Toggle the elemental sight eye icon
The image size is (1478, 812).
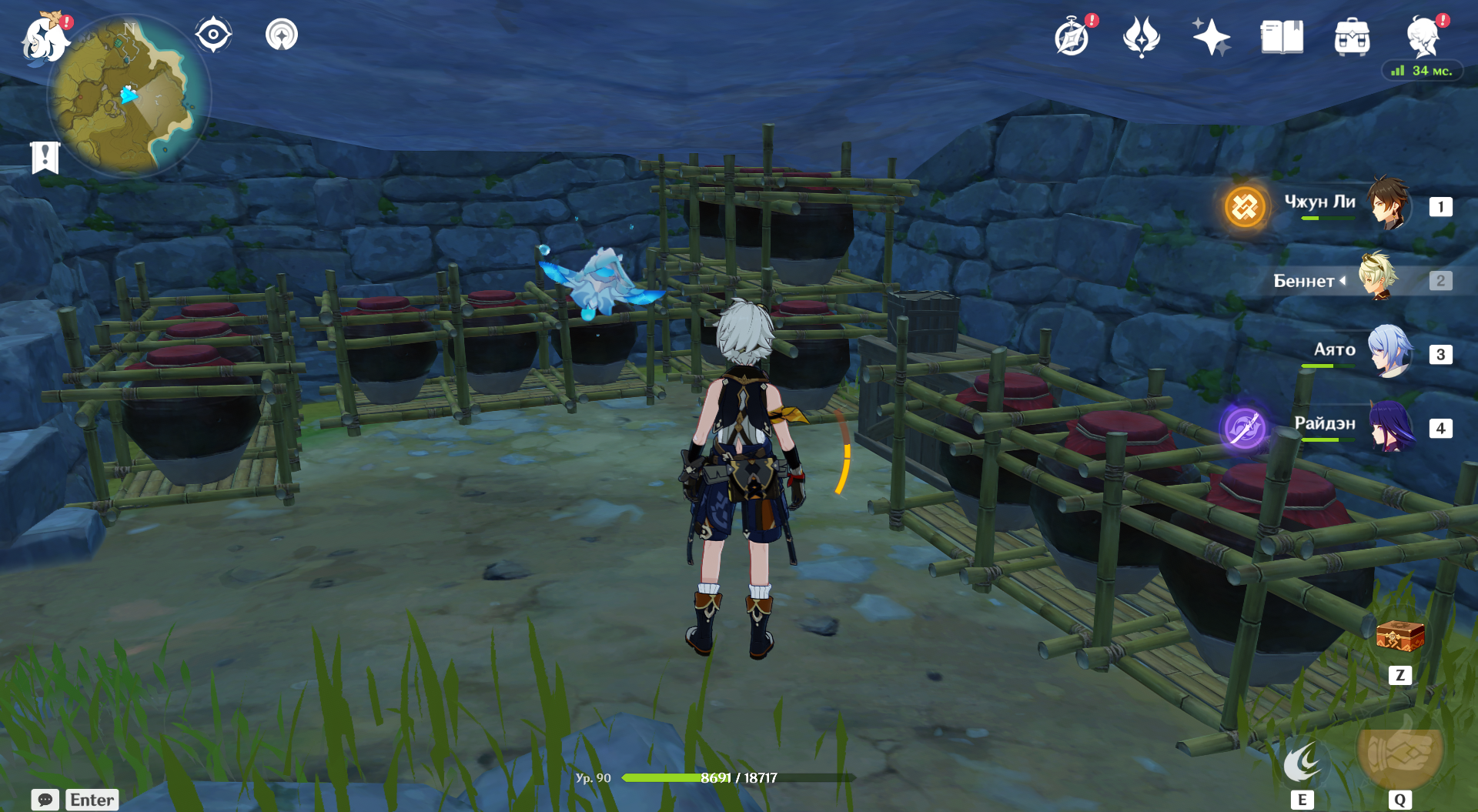[x=213, y=35]
